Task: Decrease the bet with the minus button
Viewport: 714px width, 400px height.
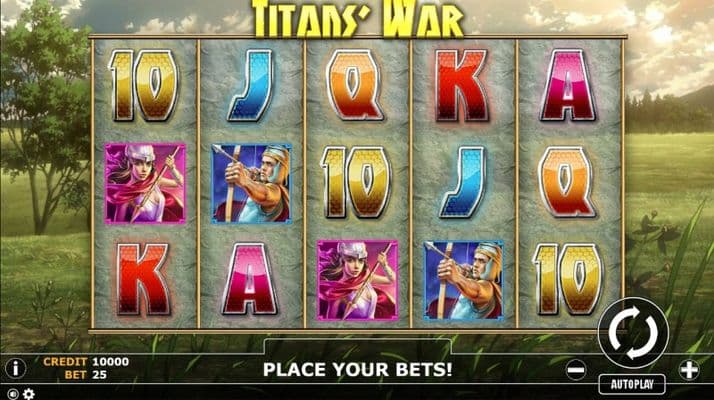Action: [x=575, y=370]
